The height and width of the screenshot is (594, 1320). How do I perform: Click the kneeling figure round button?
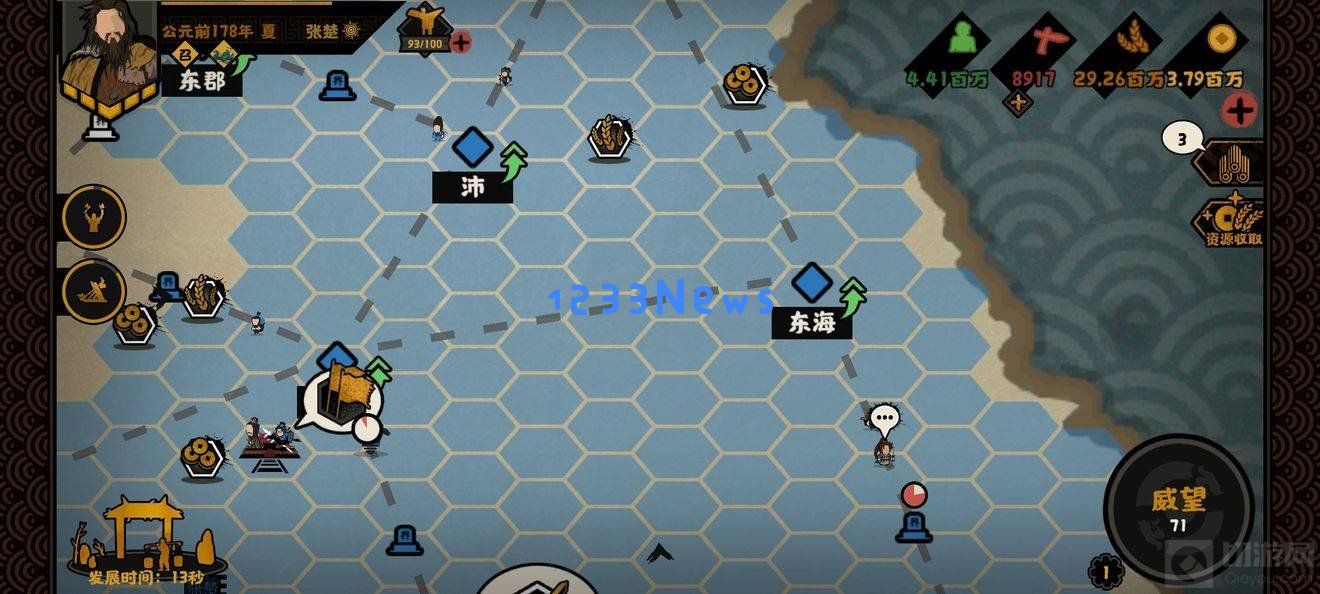tap(94, 291)
